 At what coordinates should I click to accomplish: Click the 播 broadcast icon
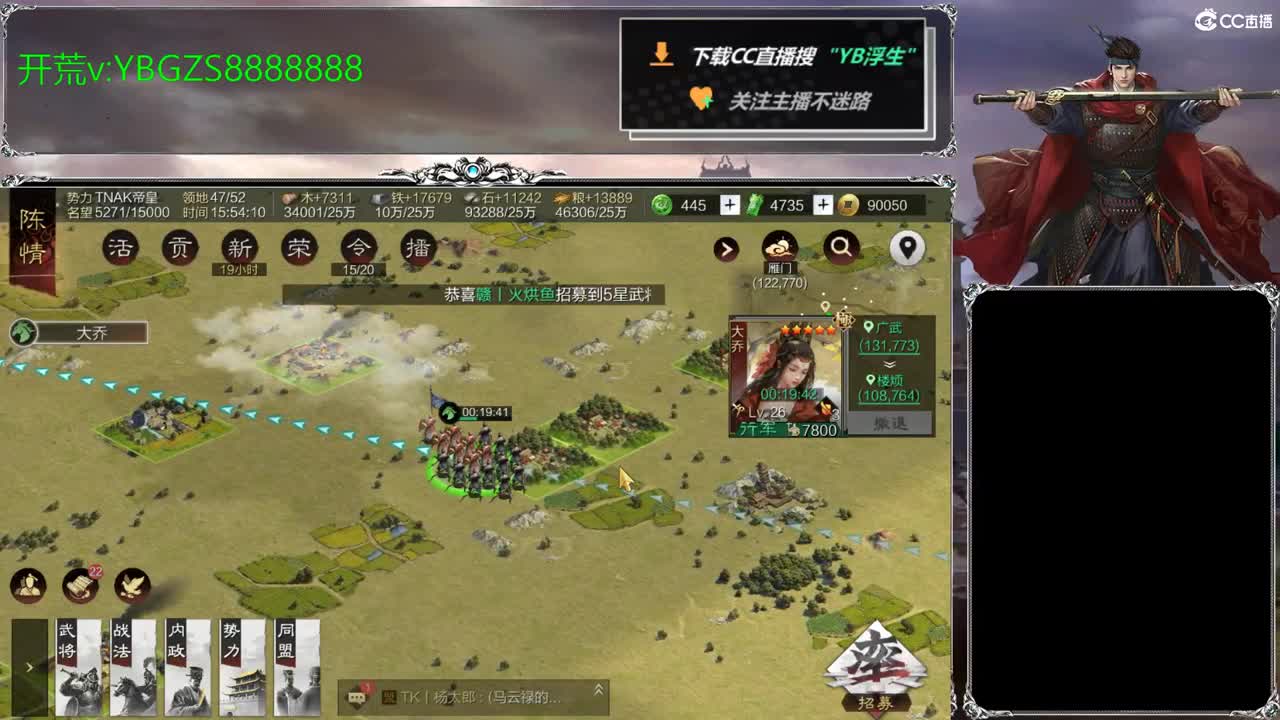coord(417,247)
